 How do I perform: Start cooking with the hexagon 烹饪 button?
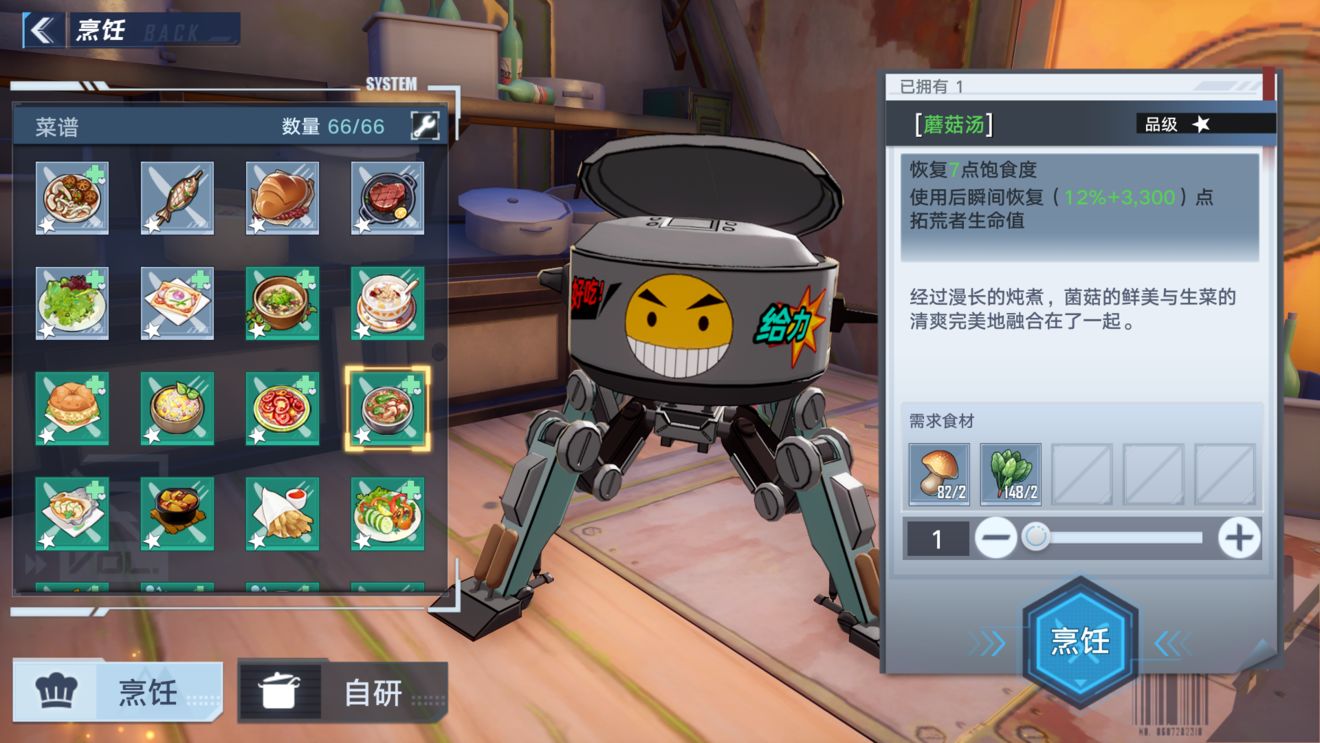(1080, 641)
